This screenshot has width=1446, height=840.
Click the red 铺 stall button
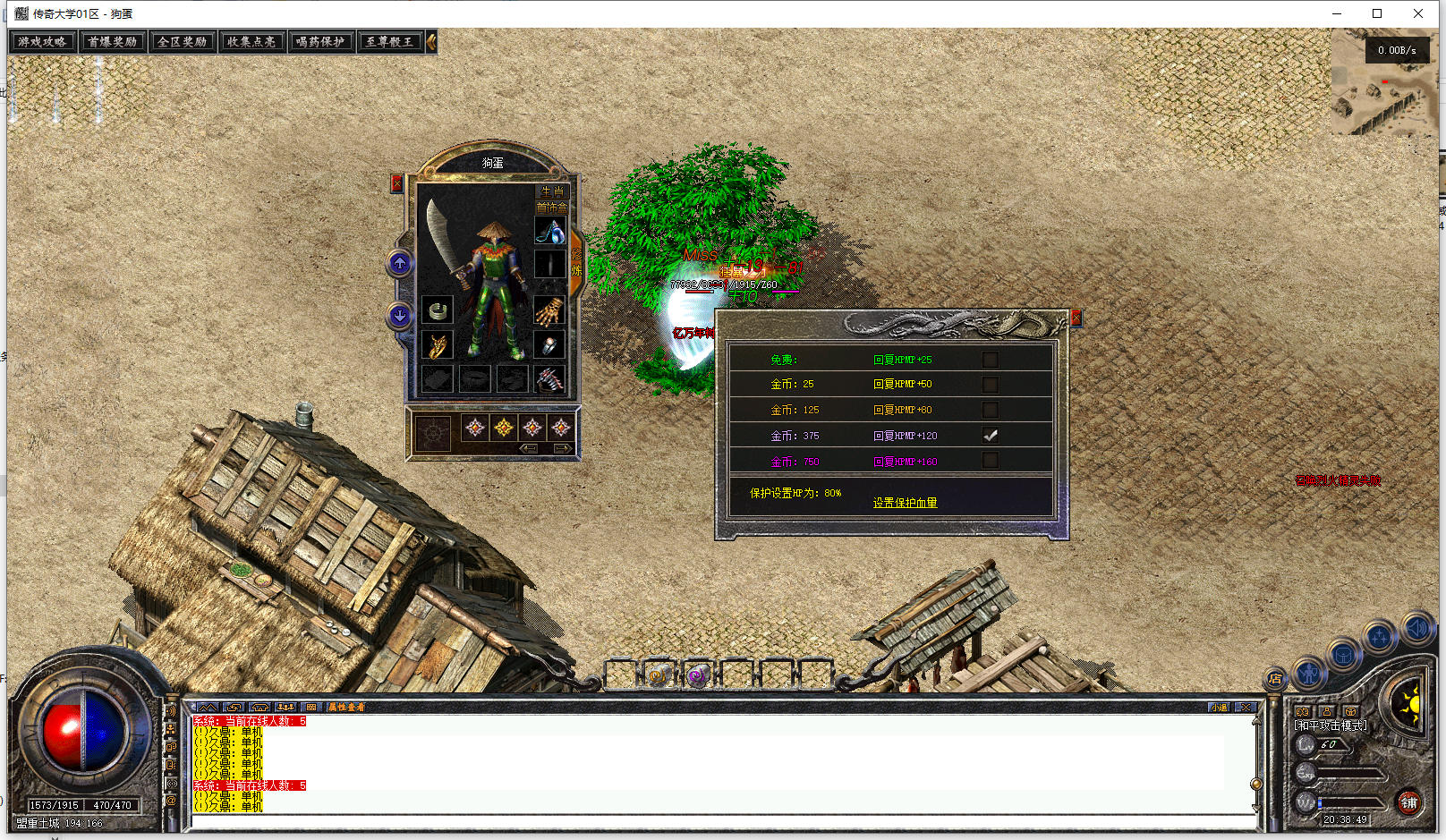(x=1409, y=802)
